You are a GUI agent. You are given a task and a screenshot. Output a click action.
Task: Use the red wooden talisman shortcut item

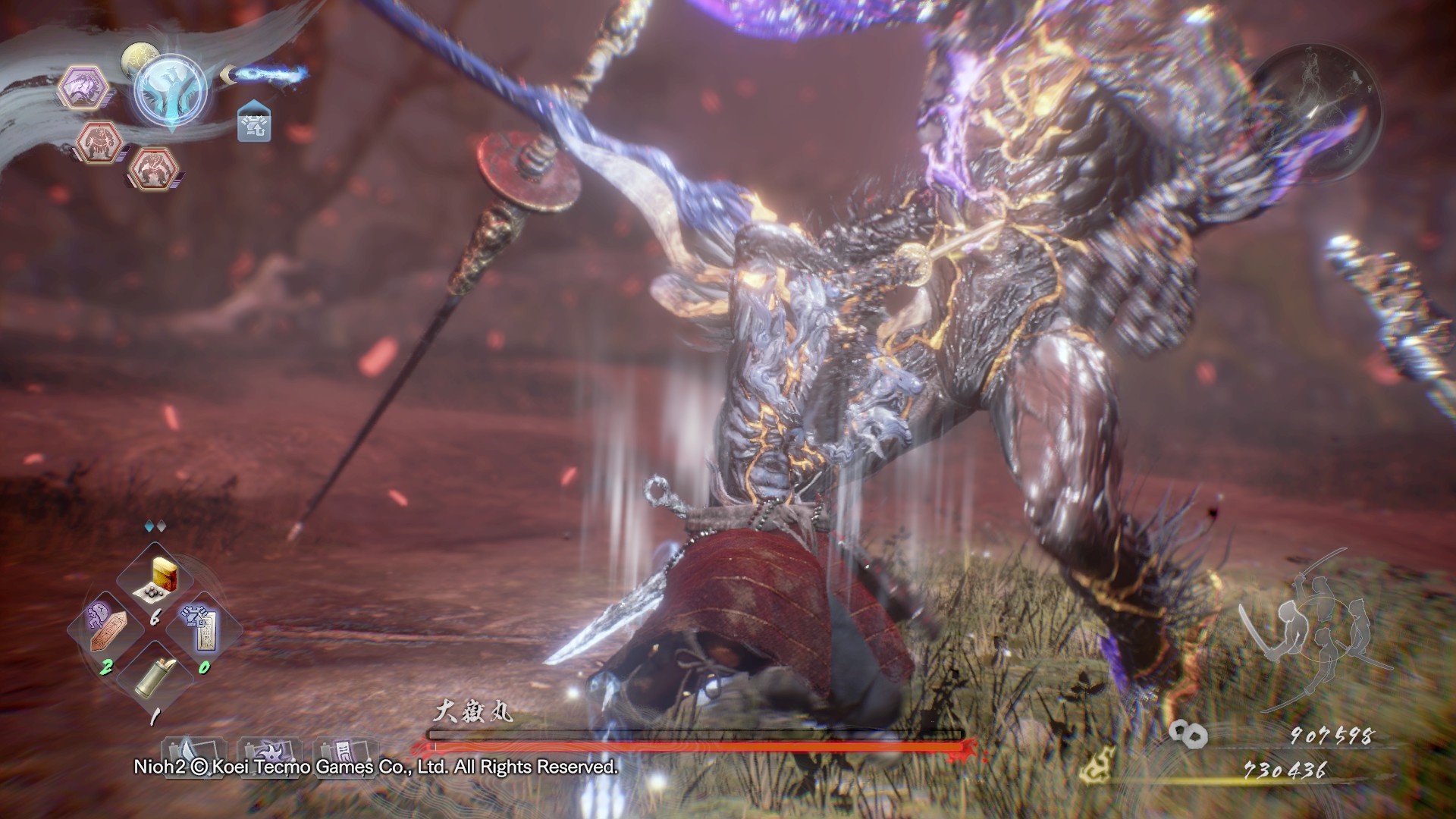[107, 627]
